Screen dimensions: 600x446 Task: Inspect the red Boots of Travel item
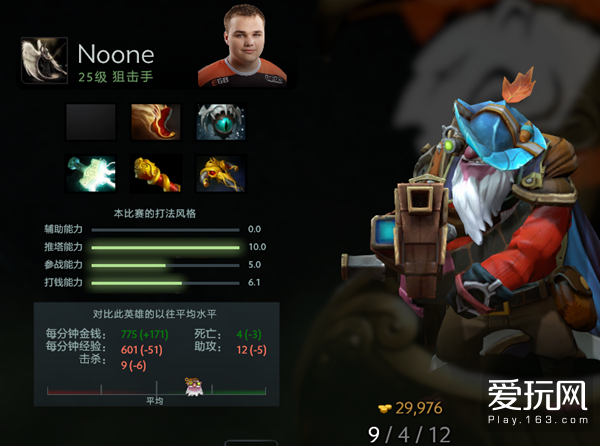pyautogui.click(x=155, y=122)
